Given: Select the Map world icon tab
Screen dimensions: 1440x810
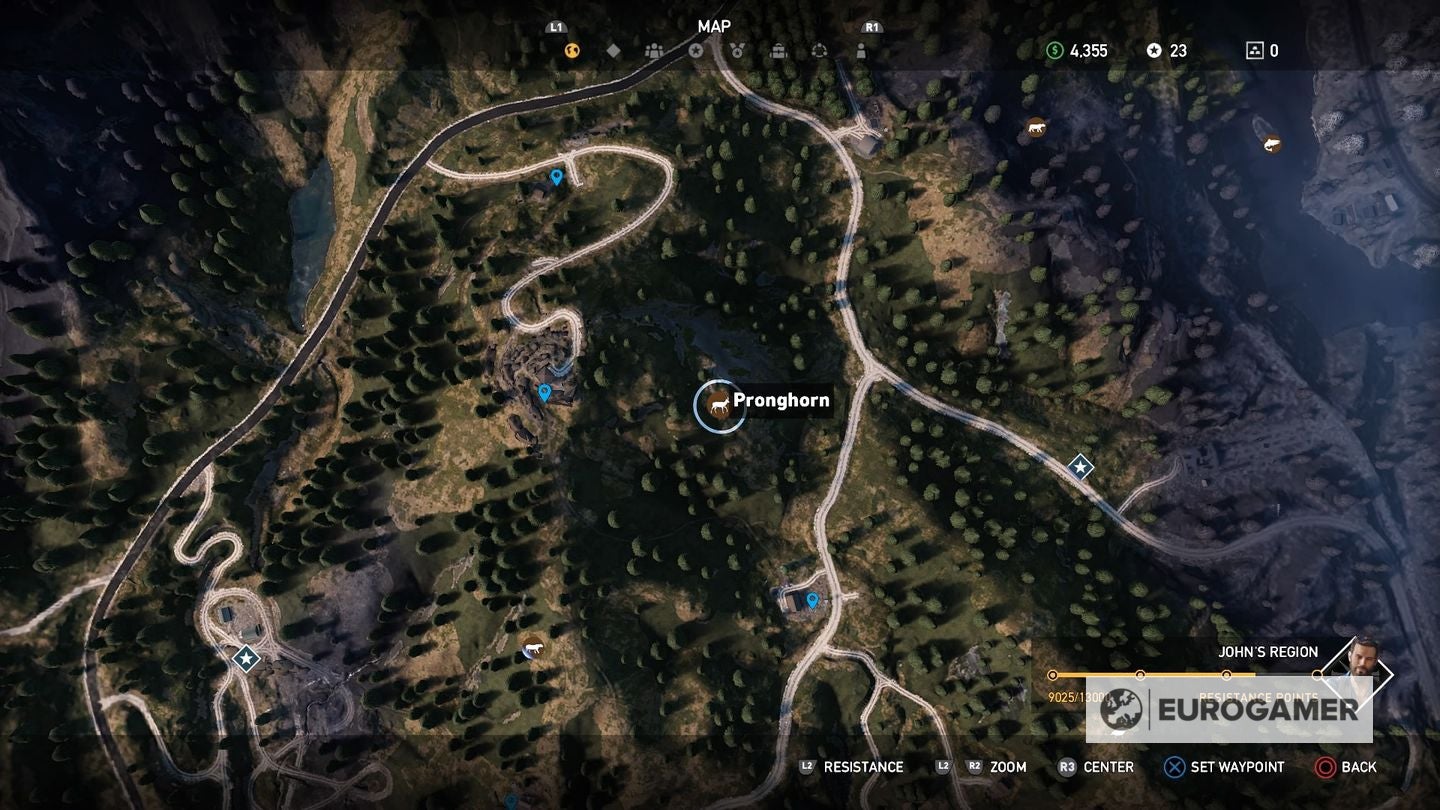Looking at the screenshot, I should (571, 50).
